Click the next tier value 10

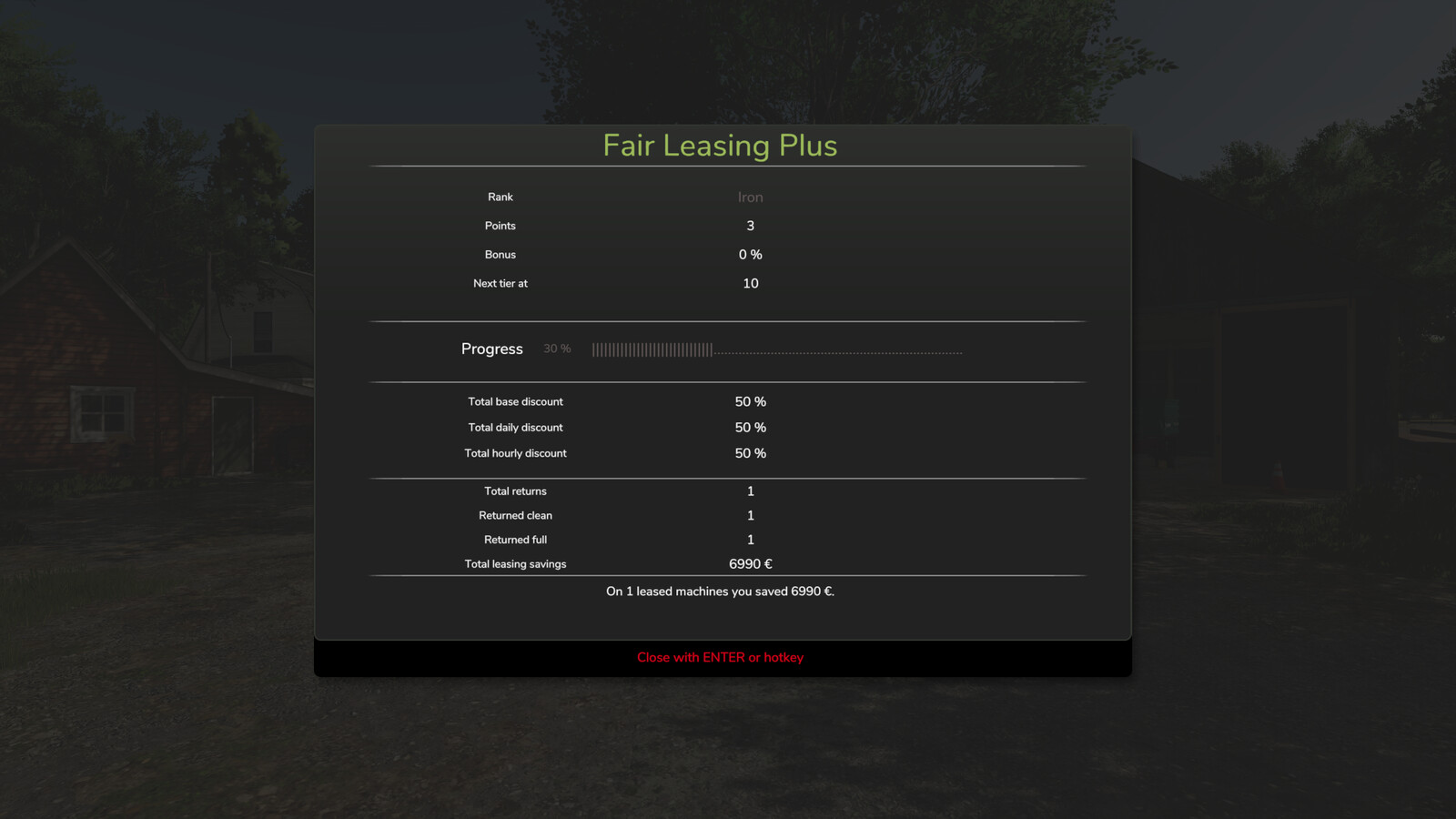pyautogui.click(x=750, y=283)
